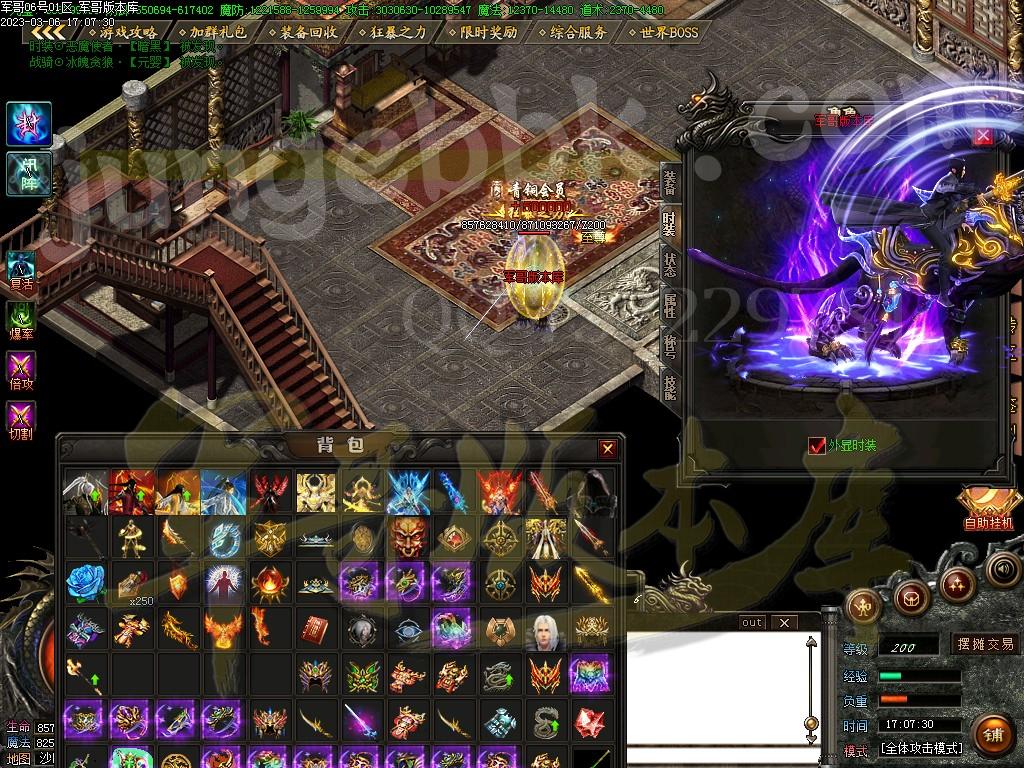Toggle the 外显时装 costume display checkbox

tap(818, 445)
